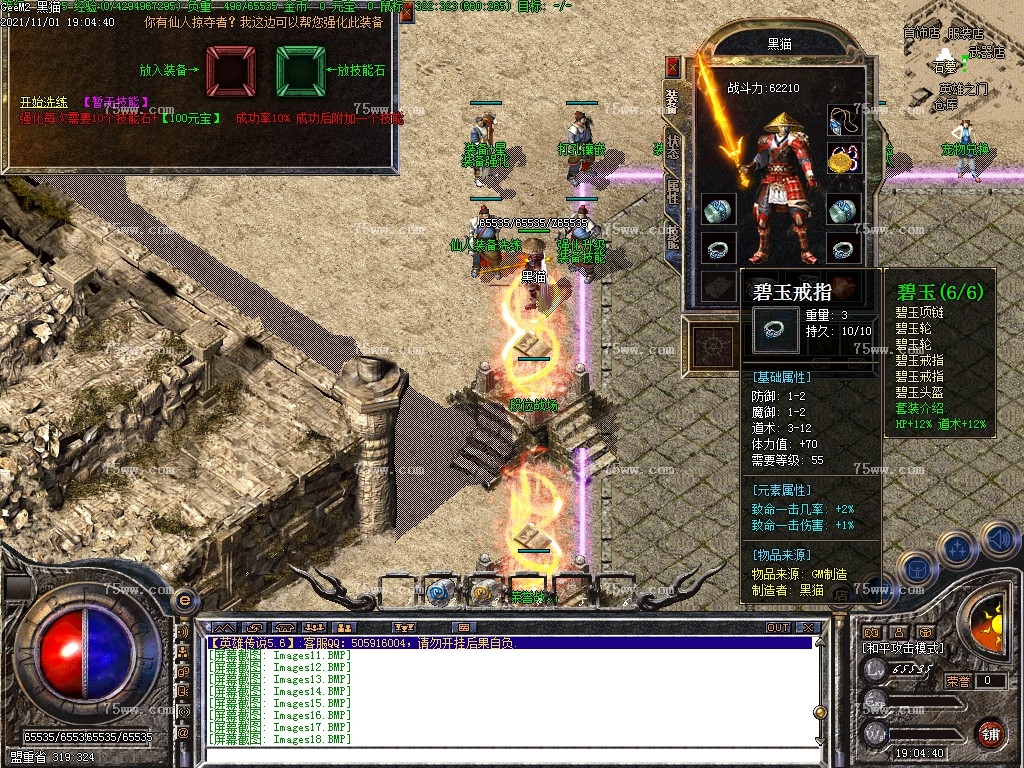This screenshot has height=768, width=1024.
Task: Toggle the round speaker sound button
Action: [998, 540]
